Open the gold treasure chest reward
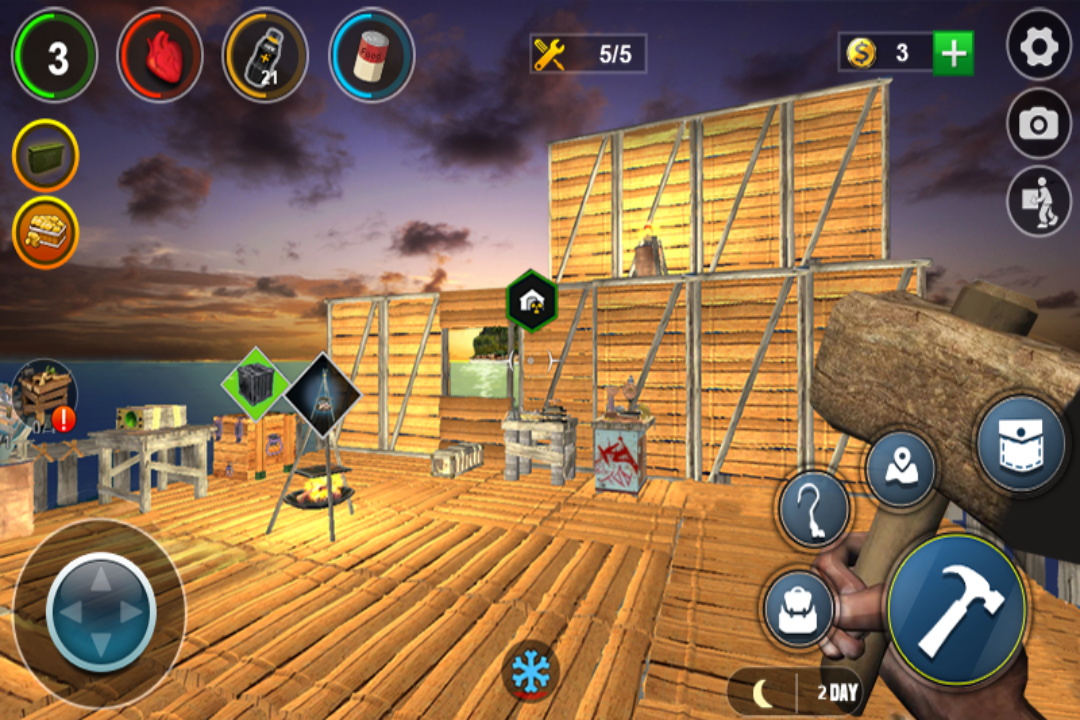The width and height of the screenshot is (1080, 720). point(45,232)
